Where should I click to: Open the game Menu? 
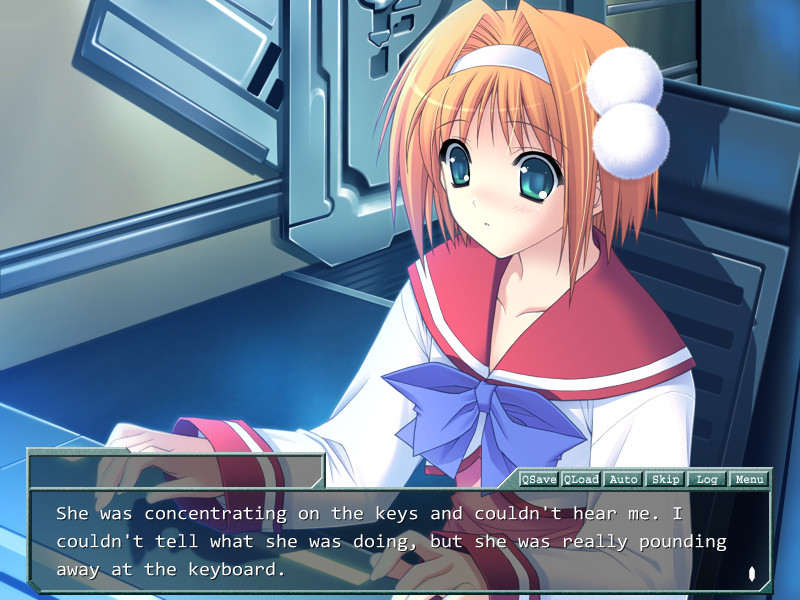[x=749, y=479]
